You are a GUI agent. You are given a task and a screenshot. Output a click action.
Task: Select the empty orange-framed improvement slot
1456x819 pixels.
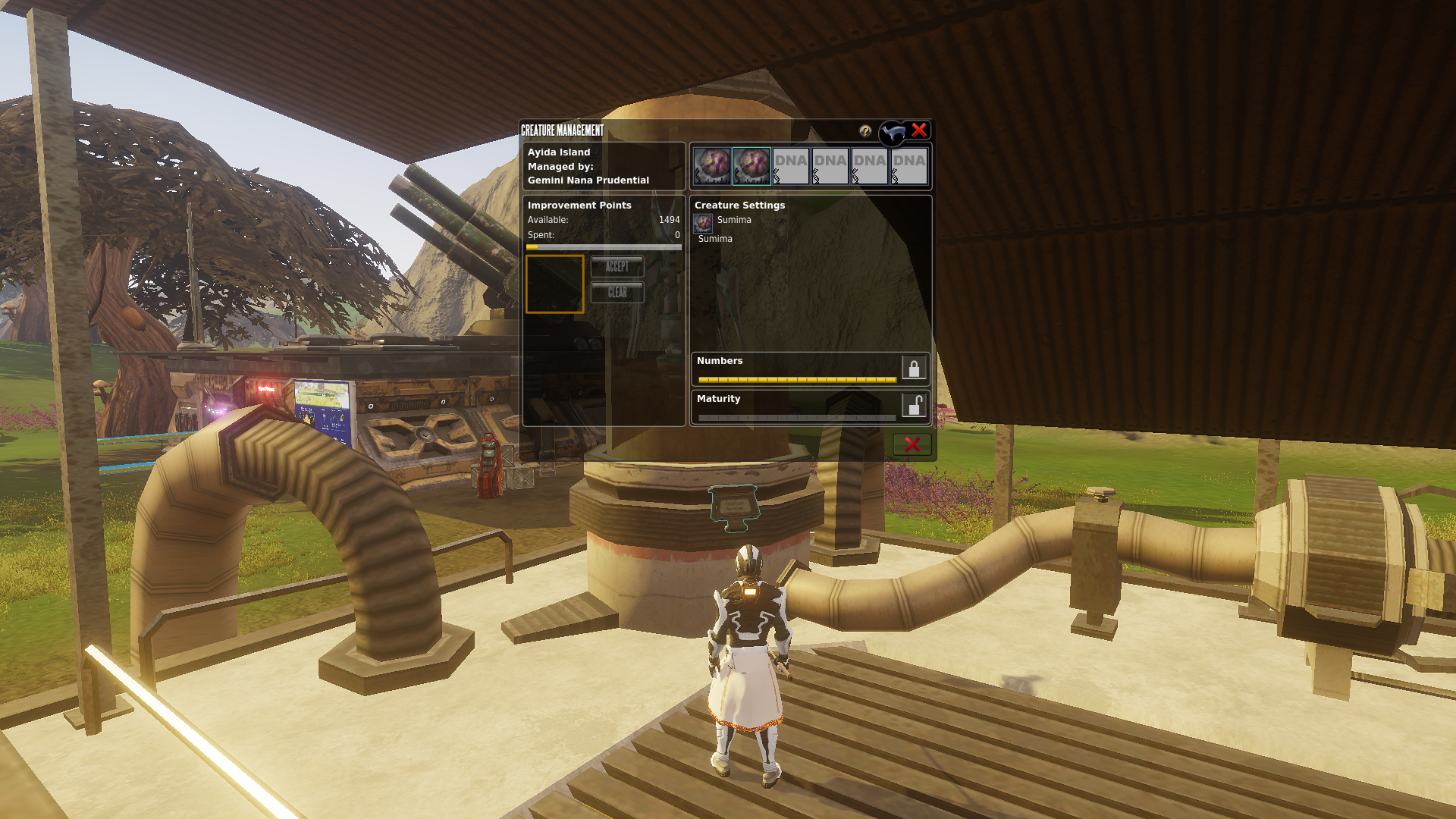tap(555, 284)
